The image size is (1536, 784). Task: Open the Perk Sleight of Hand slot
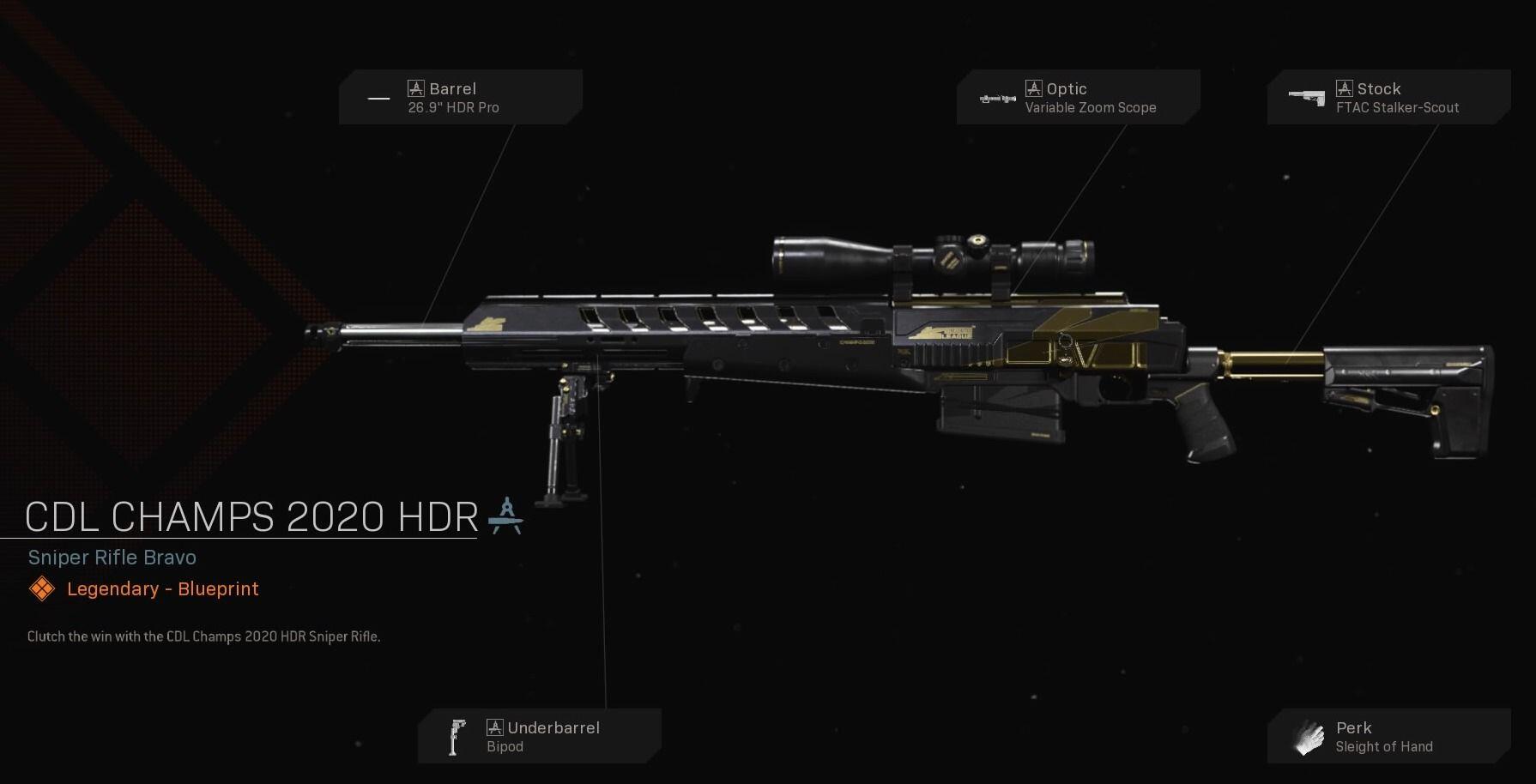(x=1388, y=736)
